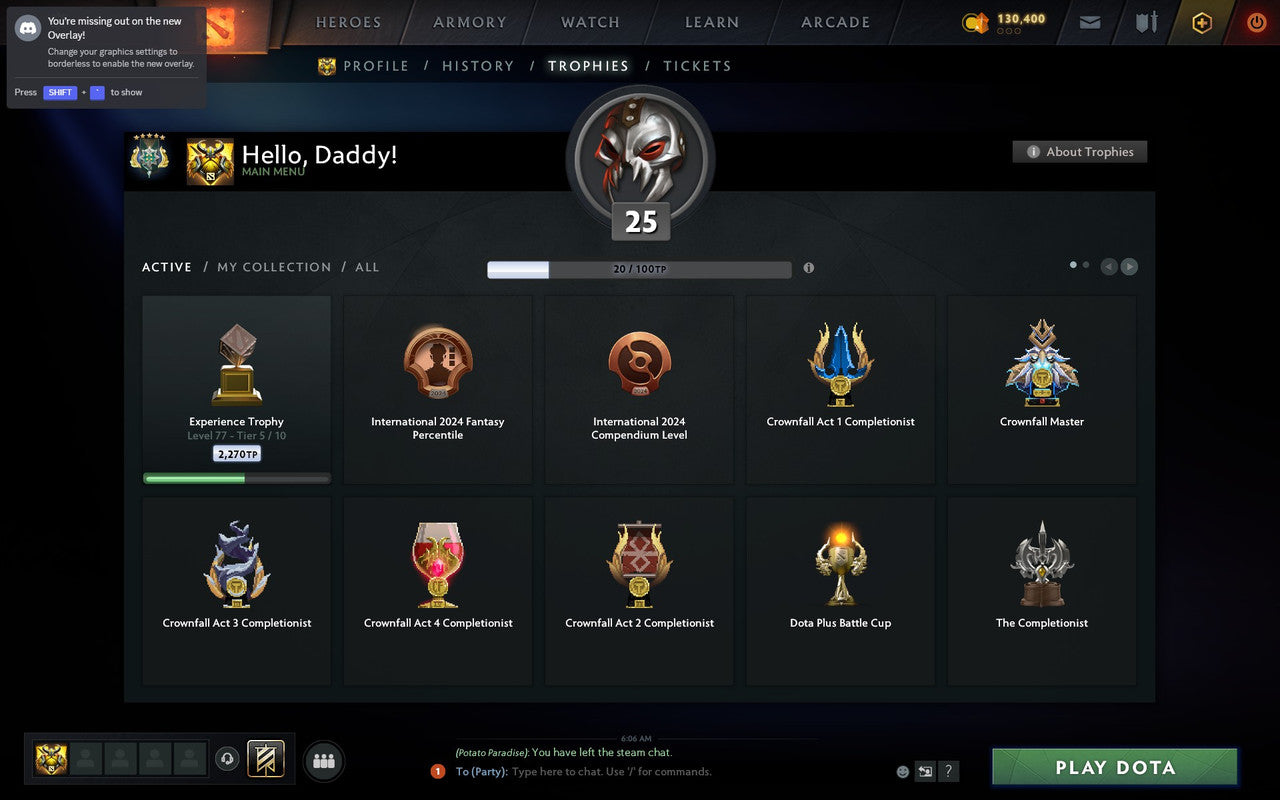Click the Experience Trophy progress bar
The height and width of the screenshot is (800, 1280).
(x=236, y=478)
